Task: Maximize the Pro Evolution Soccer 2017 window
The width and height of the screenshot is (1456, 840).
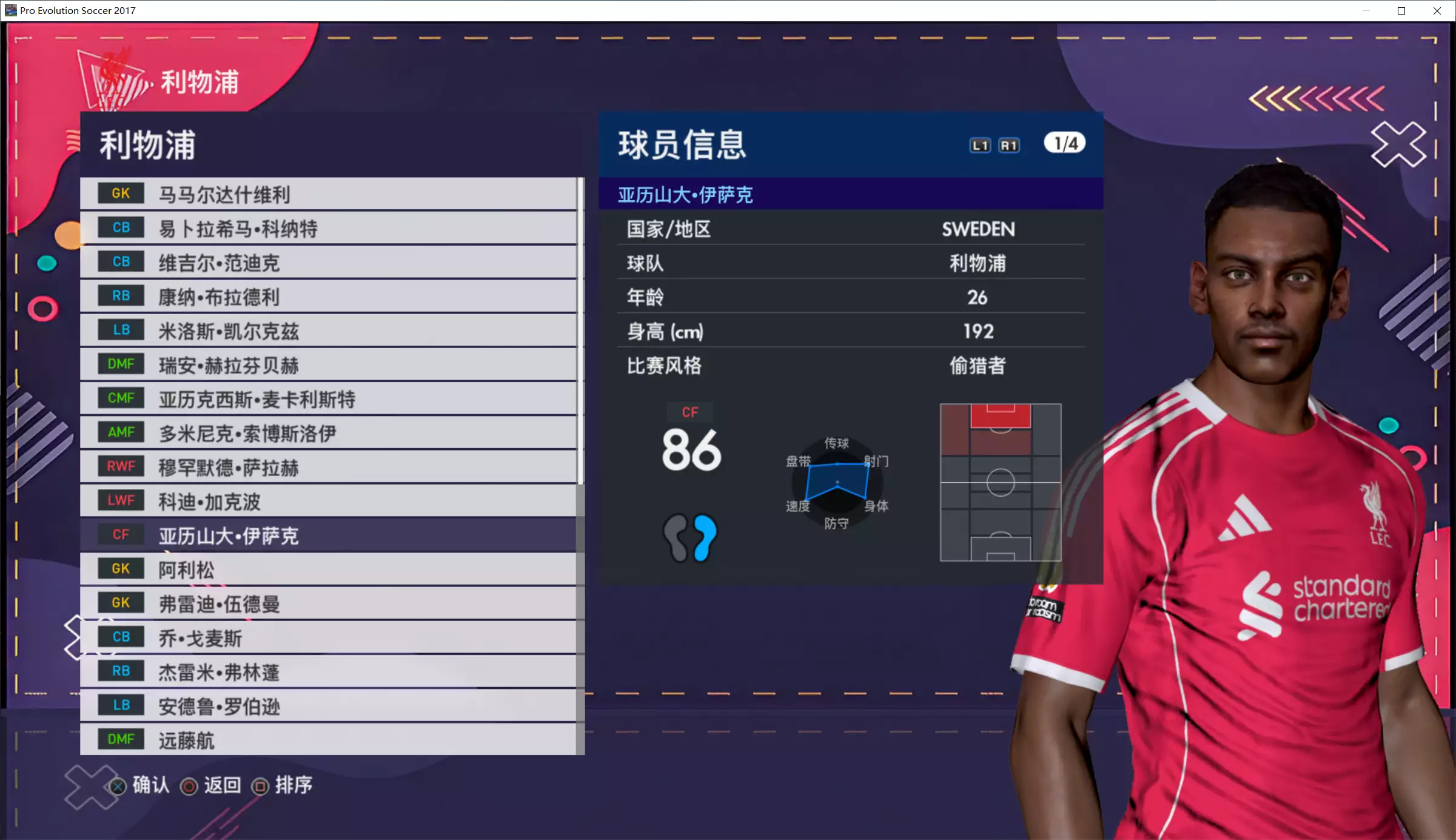Action: pos(1401,11)
